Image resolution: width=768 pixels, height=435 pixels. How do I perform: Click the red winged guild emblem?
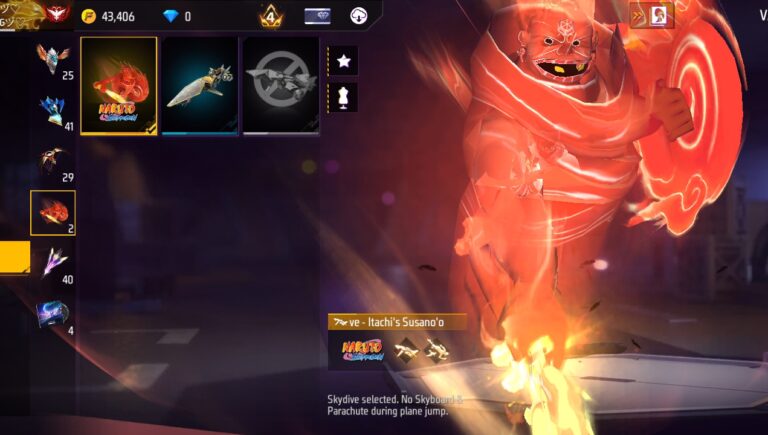point(57,14)
